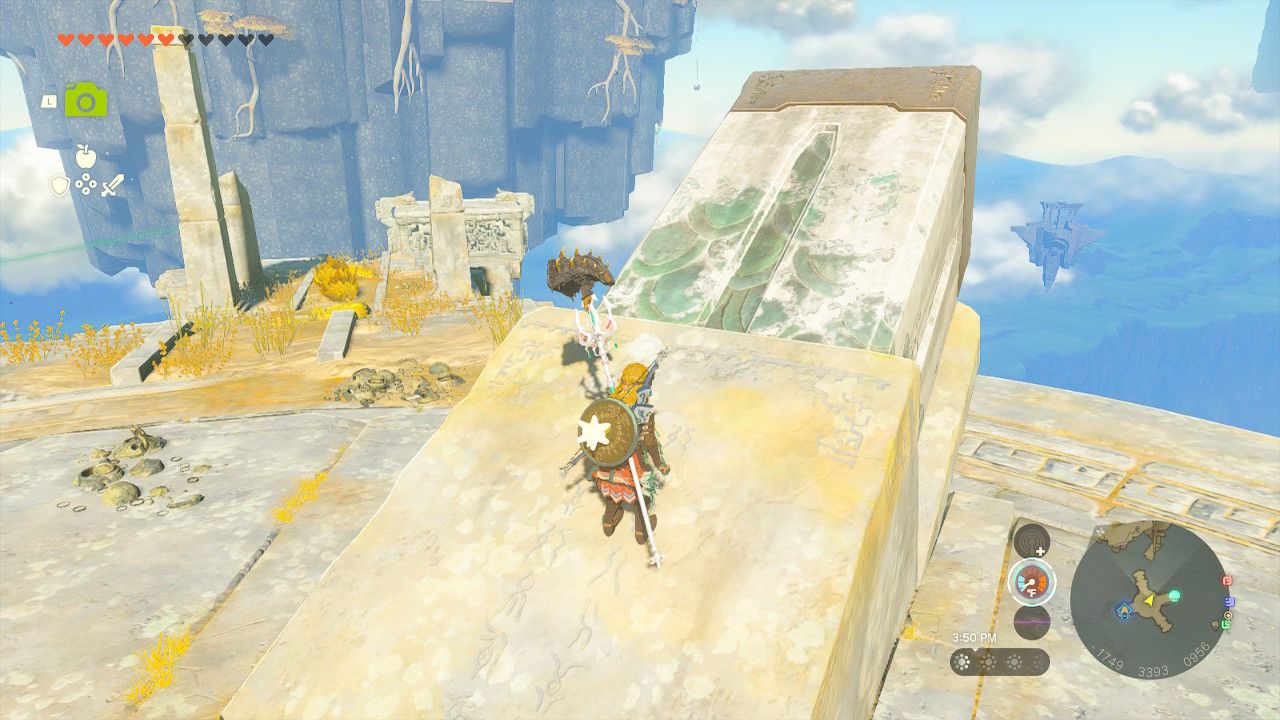Open the red marker beside the minimap
This screenshot has height=720, width=1280.
click(1227, 580)
